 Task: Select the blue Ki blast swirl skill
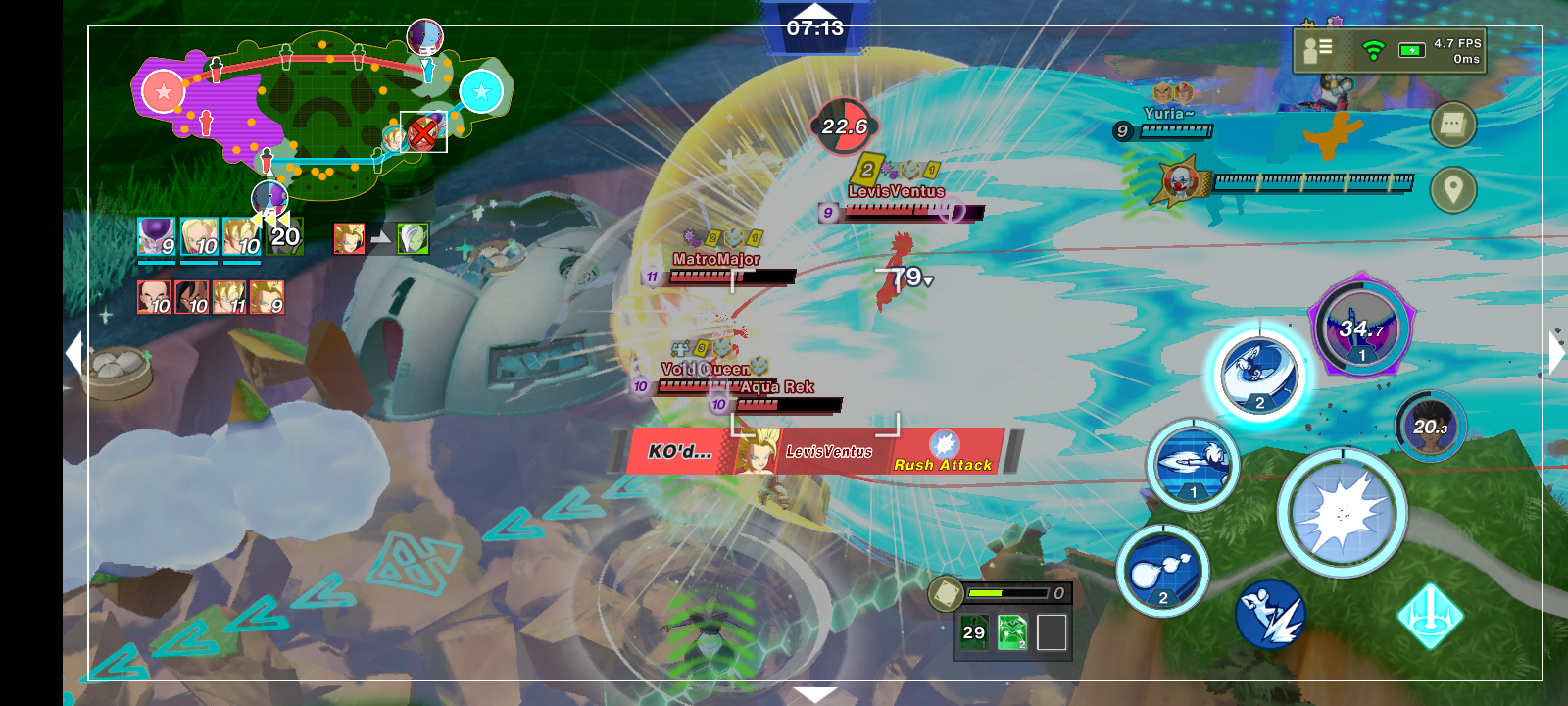[x=1259, y=376]
